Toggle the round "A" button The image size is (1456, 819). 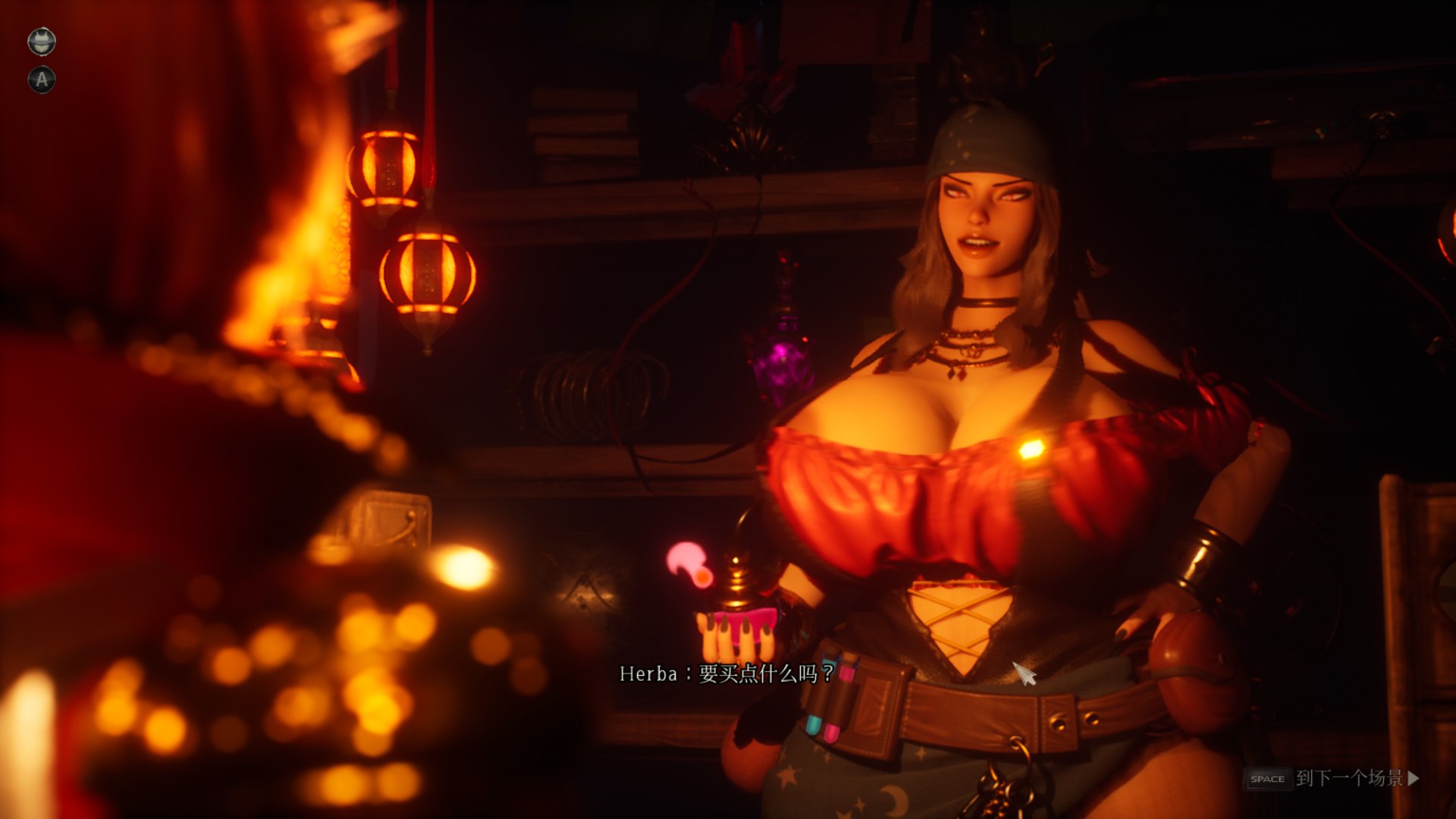[x=42, y=79]
